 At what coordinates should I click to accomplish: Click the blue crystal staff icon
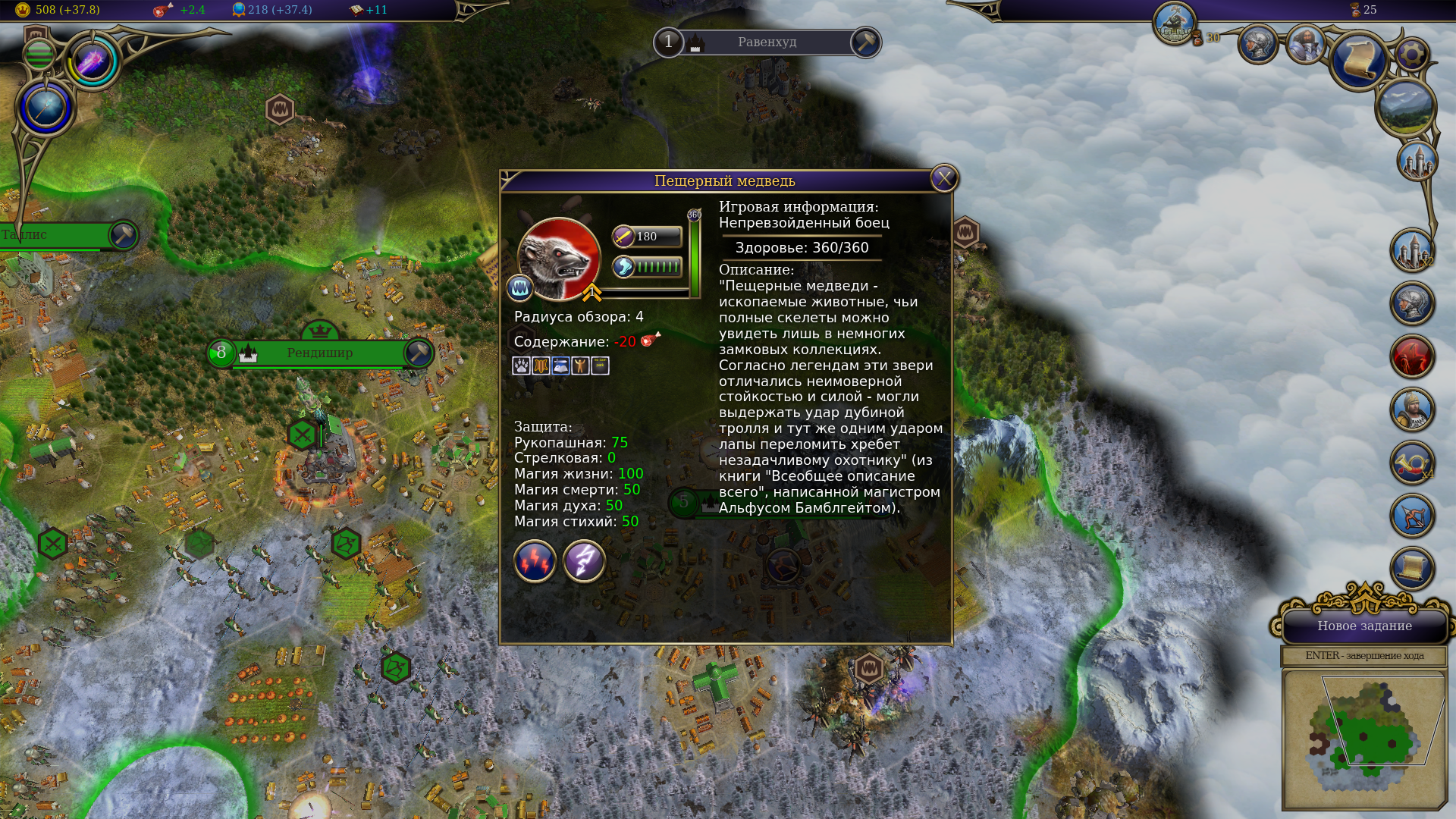[45, 108]
